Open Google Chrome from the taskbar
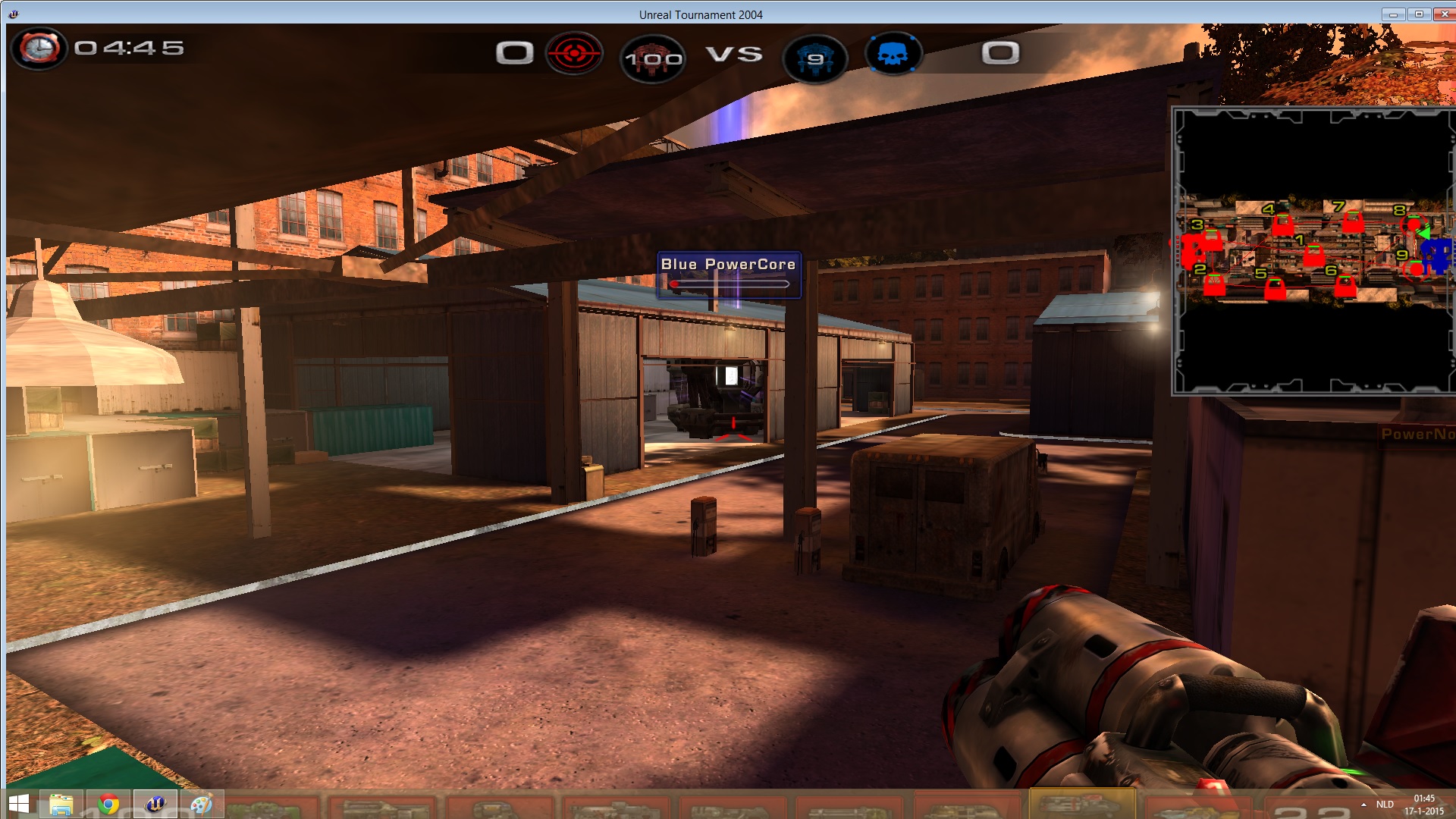The width and height of the screenshot is (1456, 819). tap(108, 804)
